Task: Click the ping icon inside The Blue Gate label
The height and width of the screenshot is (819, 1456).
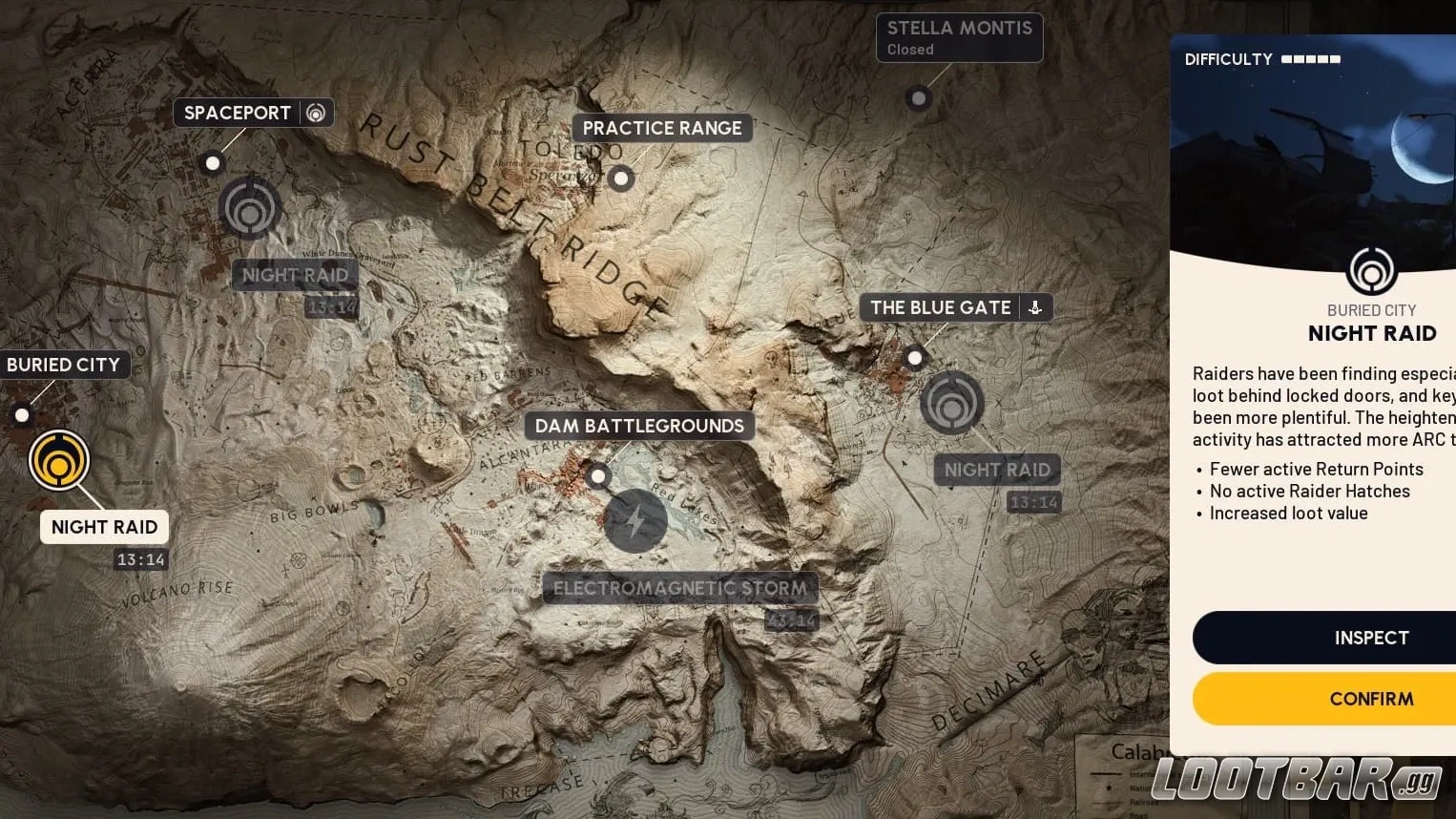Action: pyautogui.click(x=1033, y=307)
